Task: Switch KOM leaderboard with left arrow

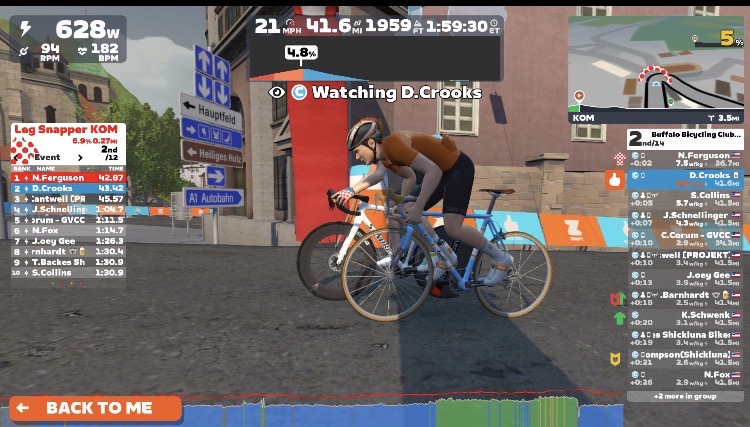Action: (x=14, y=157)
